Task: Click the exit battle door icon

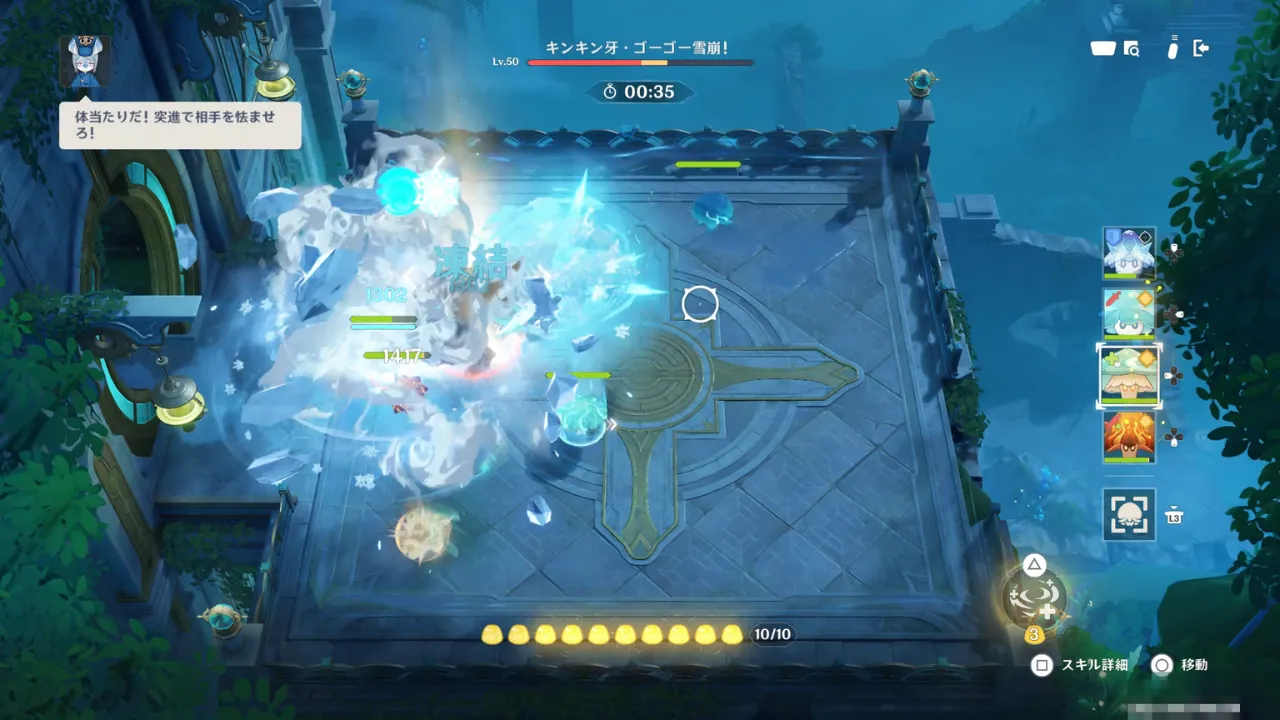Action: pyautogui.click(x=1201, y=48)
